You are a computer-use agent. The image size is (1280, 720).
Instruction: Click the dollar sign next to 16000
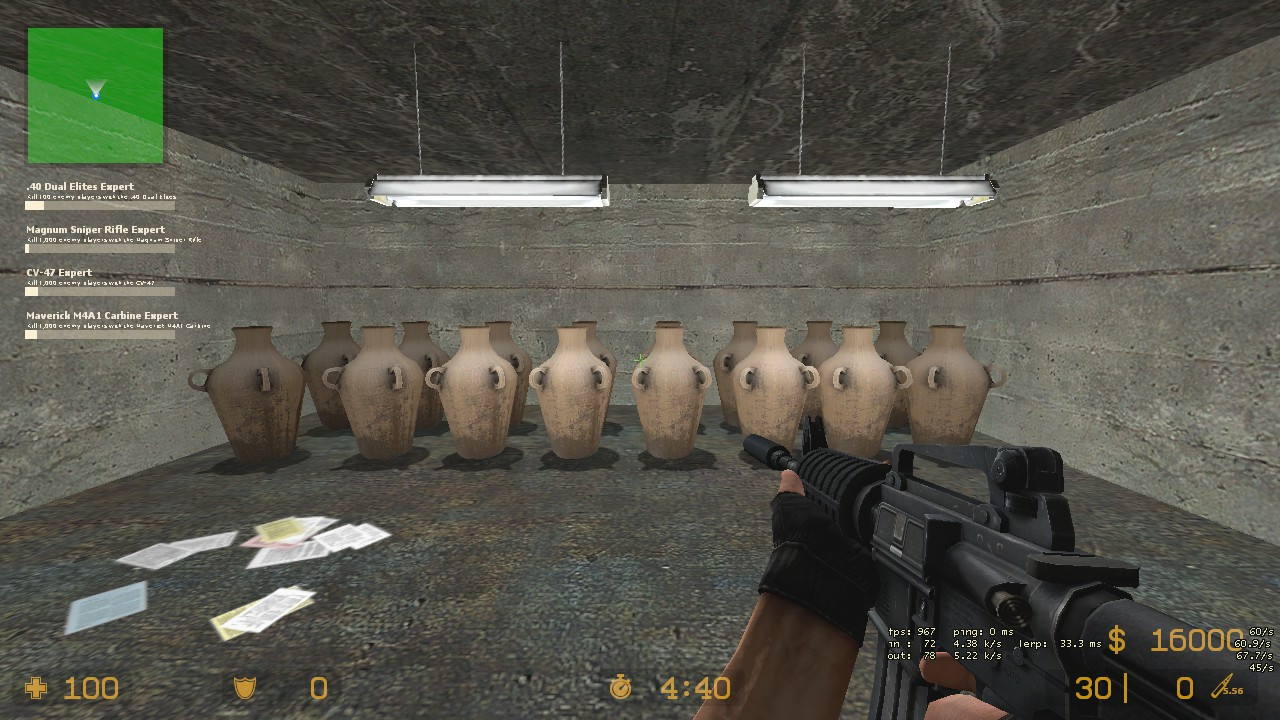point(1117,641)
